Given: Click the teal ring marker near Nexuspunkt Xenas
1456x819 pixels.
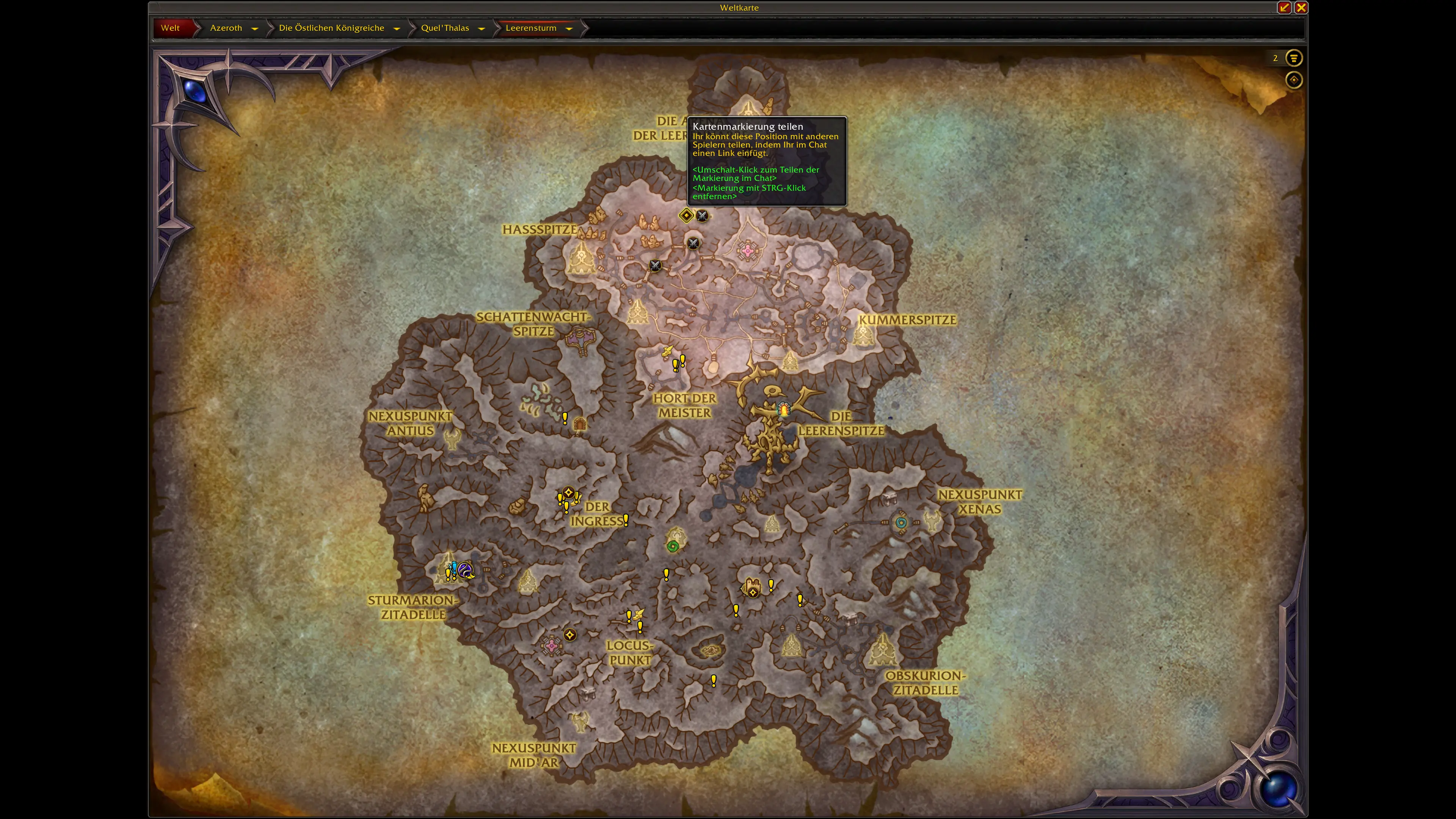Looking at the screenshot, I should point(901,522).
